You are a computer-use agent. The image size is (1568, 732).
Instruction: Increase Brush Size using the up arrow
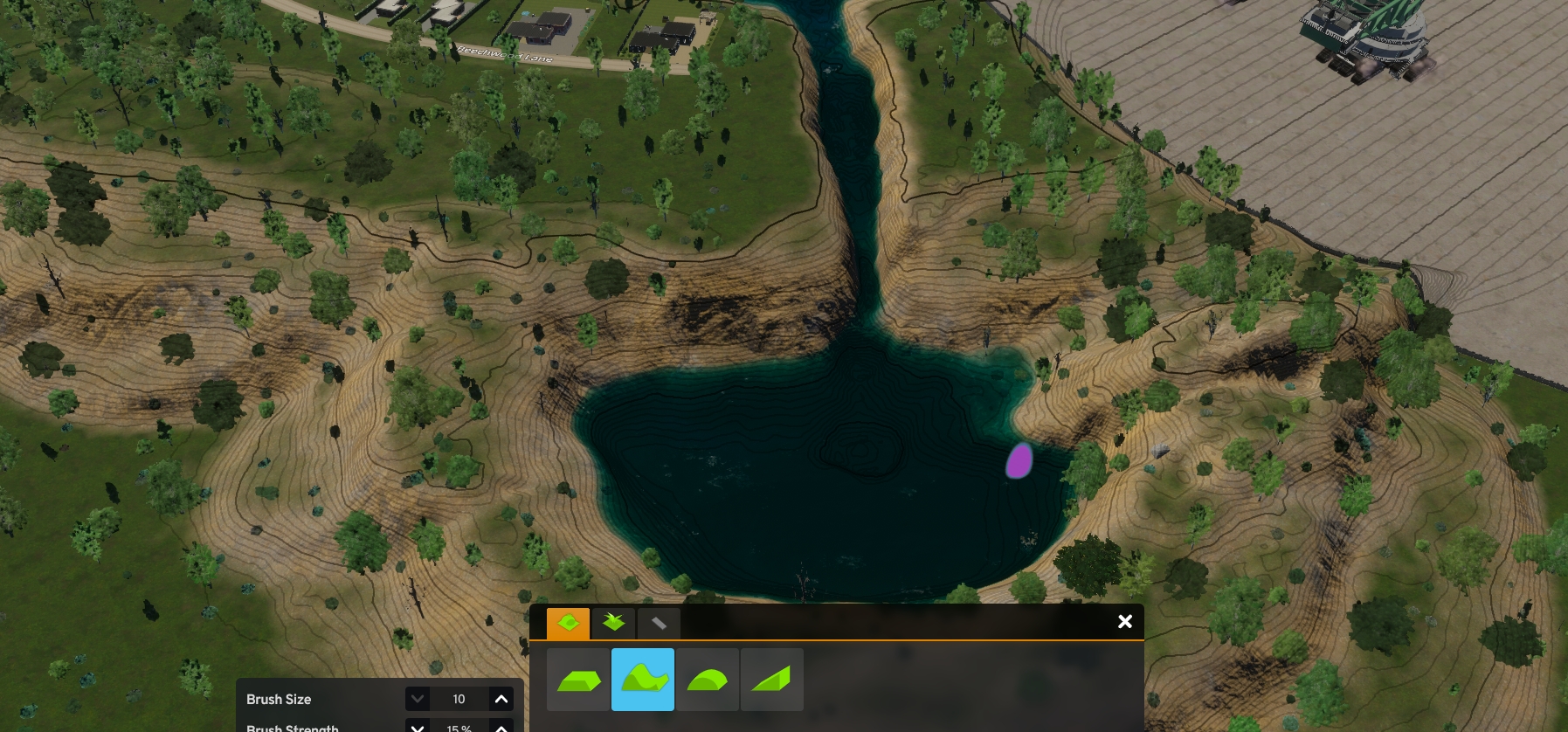pos(501,699)
